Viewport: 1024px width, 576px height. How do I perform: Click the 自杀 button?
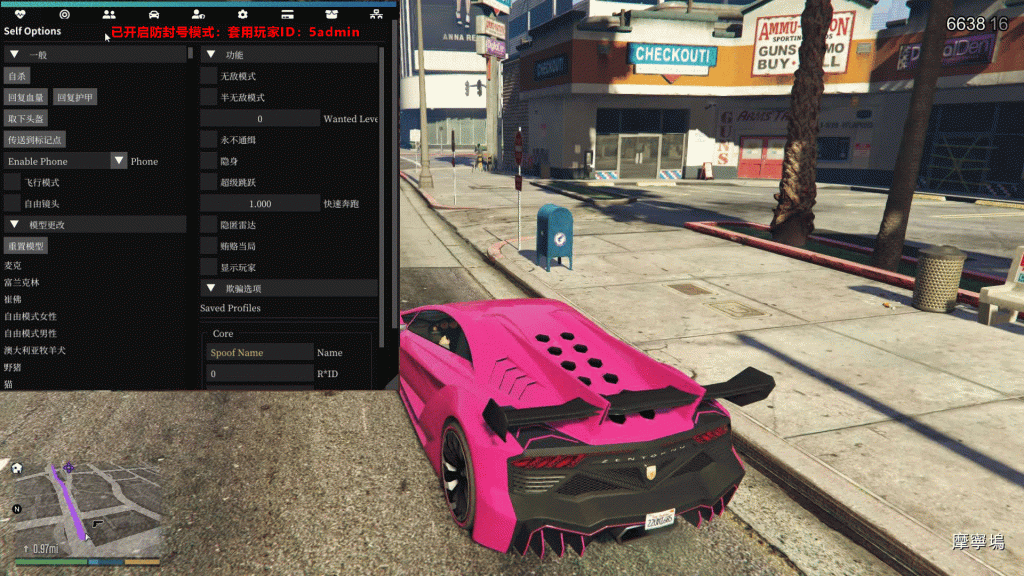[x=18, y=76]
